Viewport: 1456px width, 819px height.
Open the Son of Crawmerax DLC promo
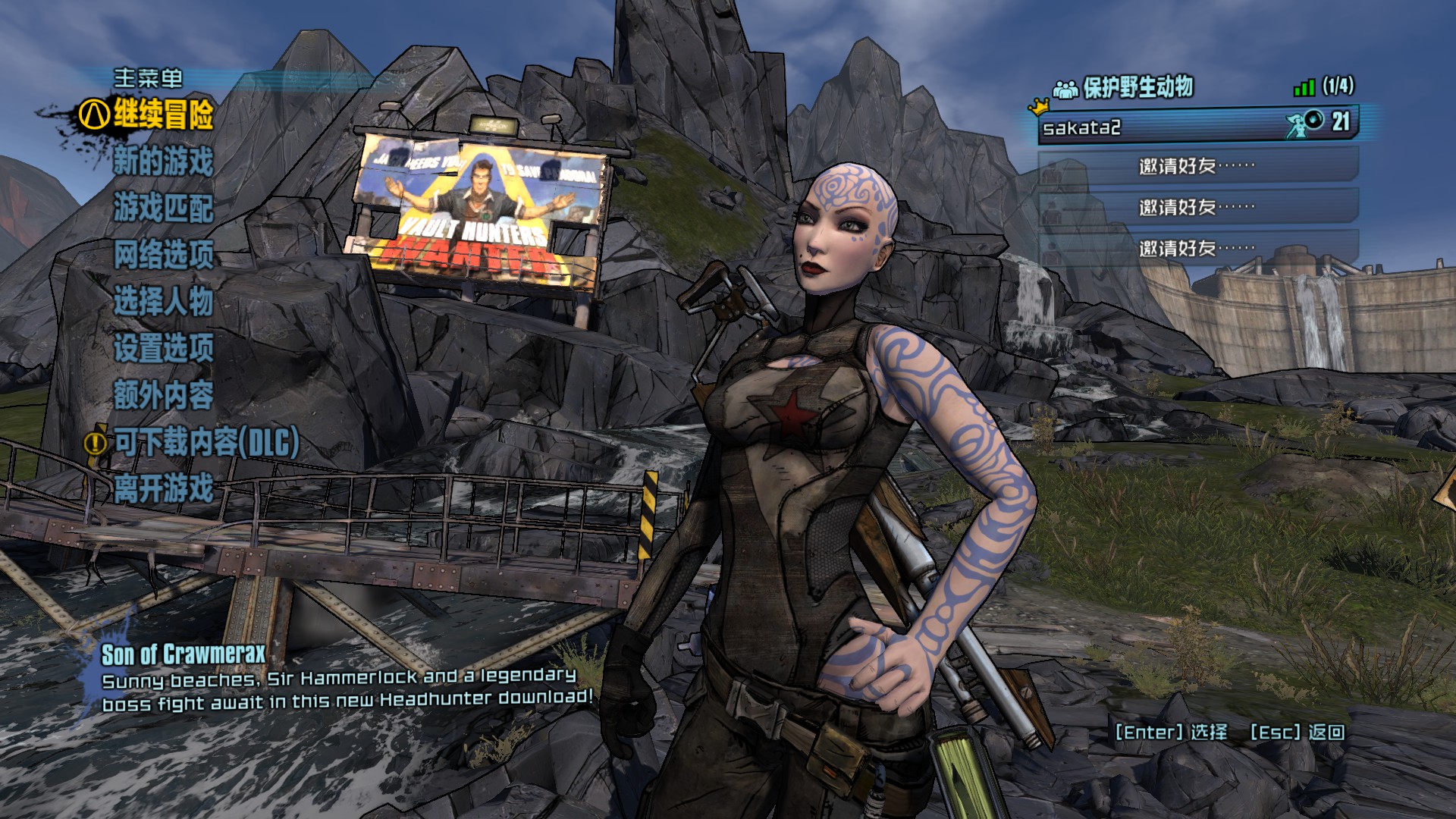tap(184, 654)
